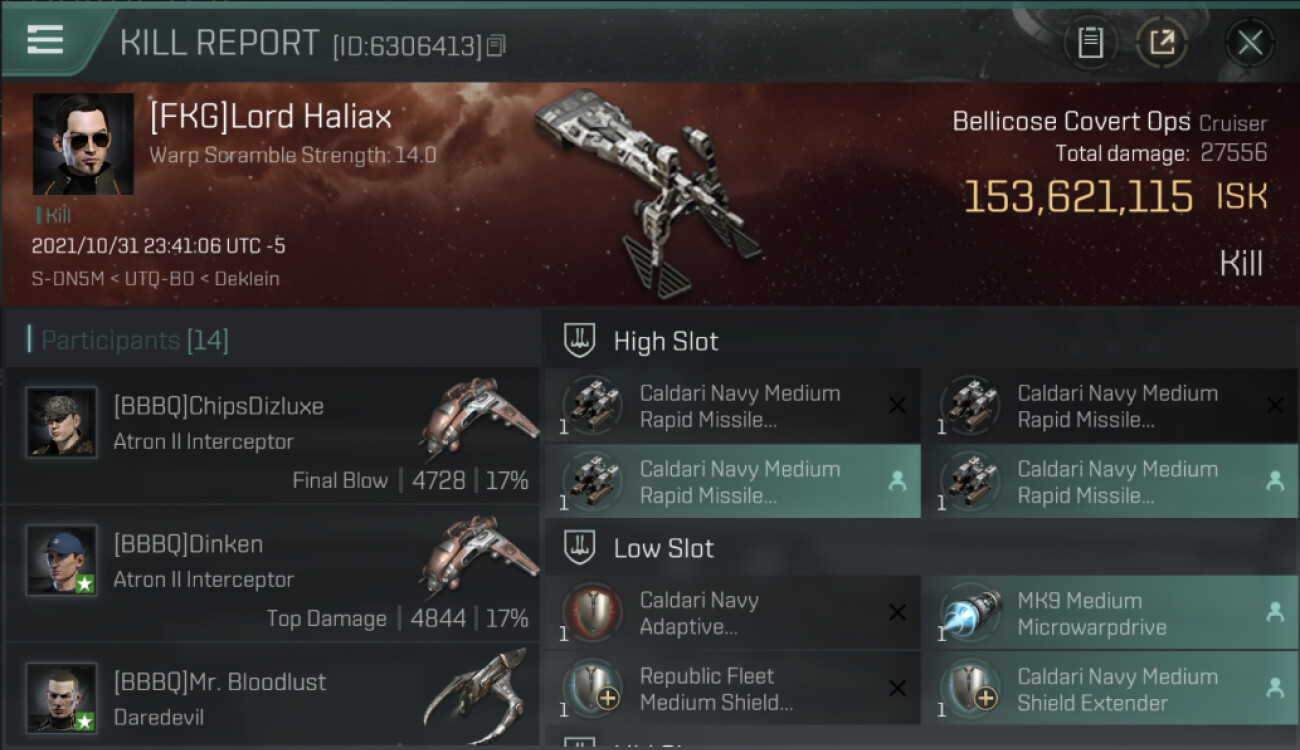This screenshot has height=750, width=1300.
Task: View Lord Haliax's character portrait
Action: 83,144
